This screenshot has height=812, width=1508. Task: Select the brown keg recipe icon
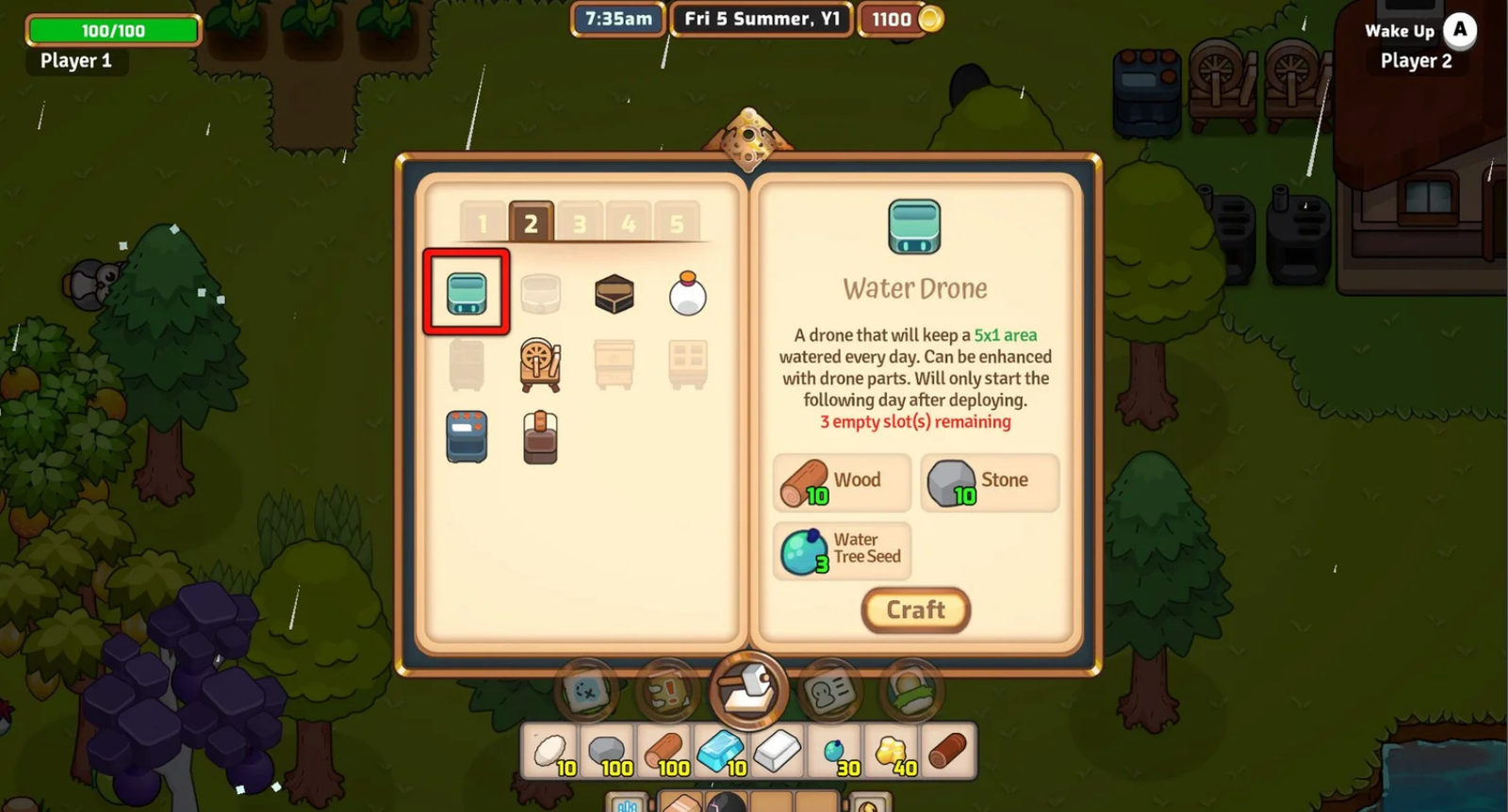click(x=541, y=437)
